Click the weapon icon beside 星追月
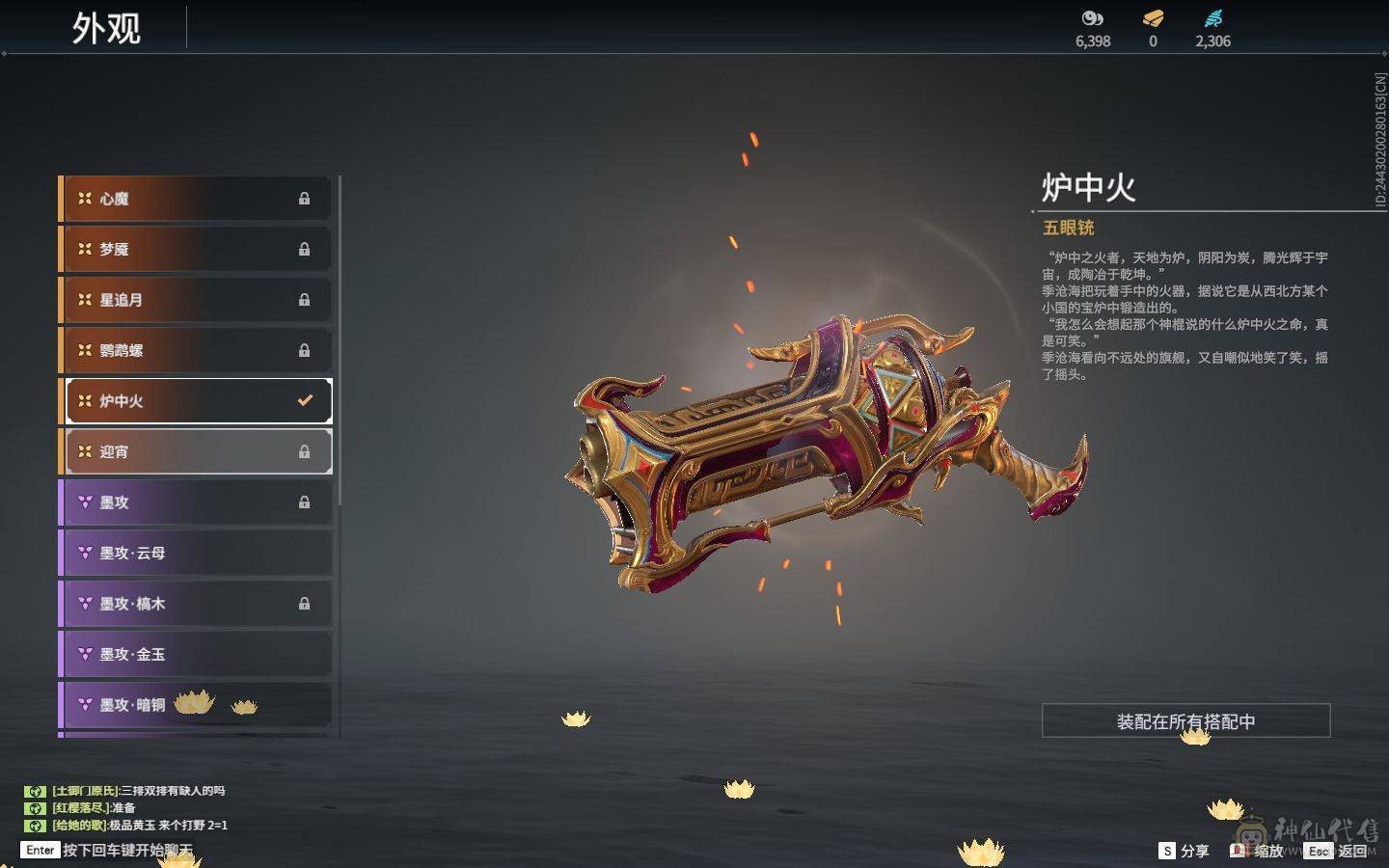Image resolution: width=1389 pixels, height=868 pixels. point(85,300)
